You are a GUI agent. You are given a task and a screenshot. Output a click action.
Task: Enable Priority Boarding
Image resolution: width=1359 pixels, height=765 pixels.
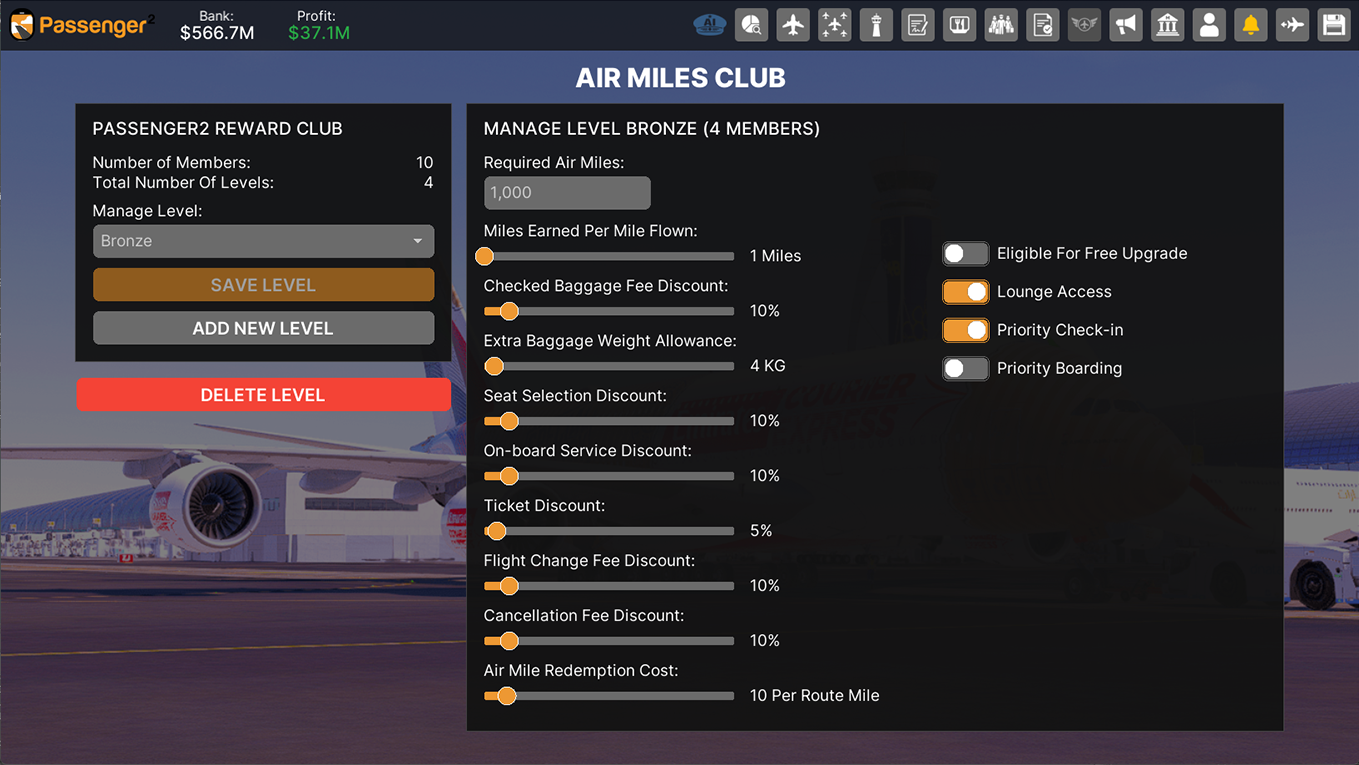click(965, 368)
